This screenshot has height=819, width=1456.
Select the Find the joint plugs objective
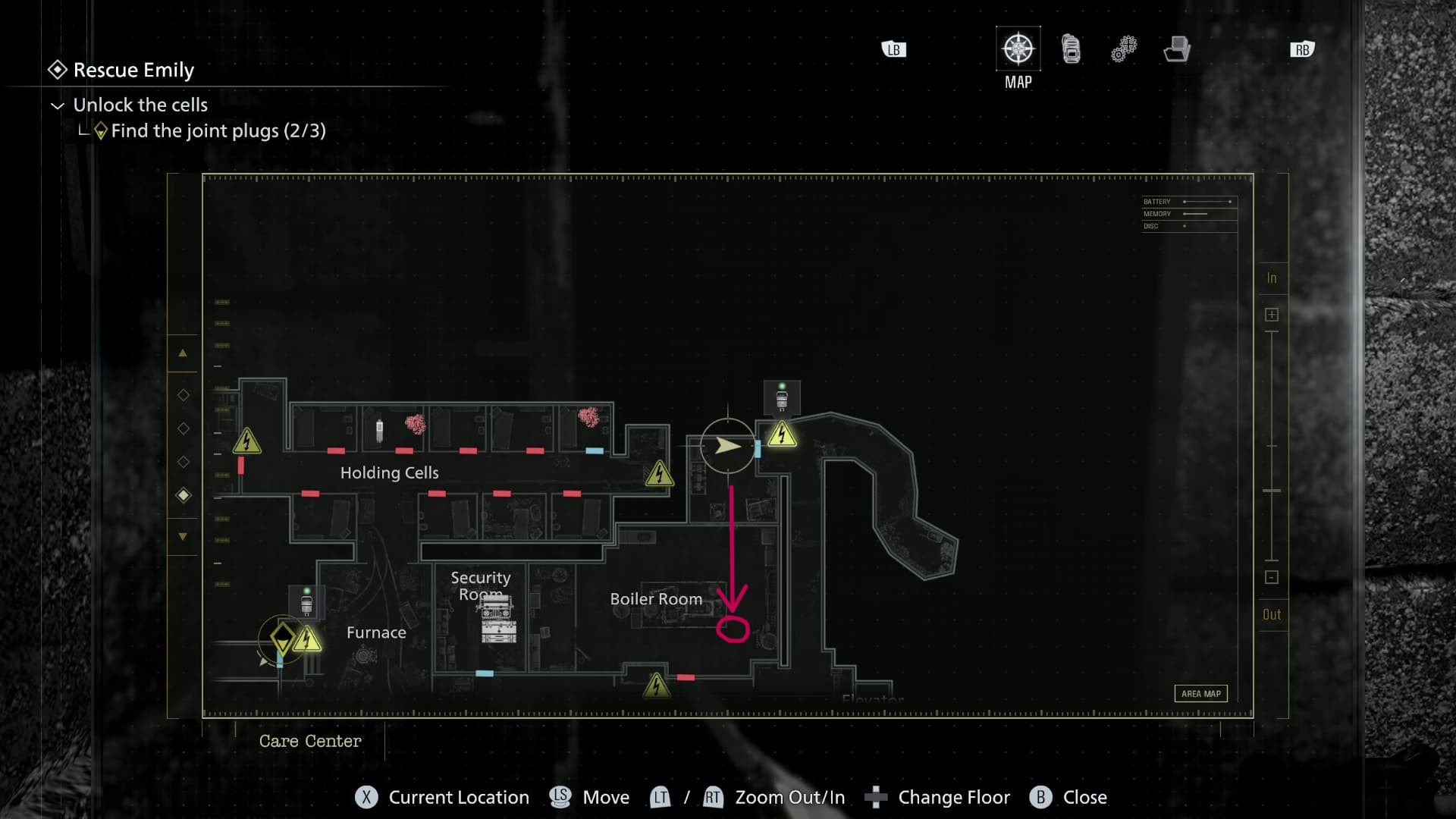(218, 131)
